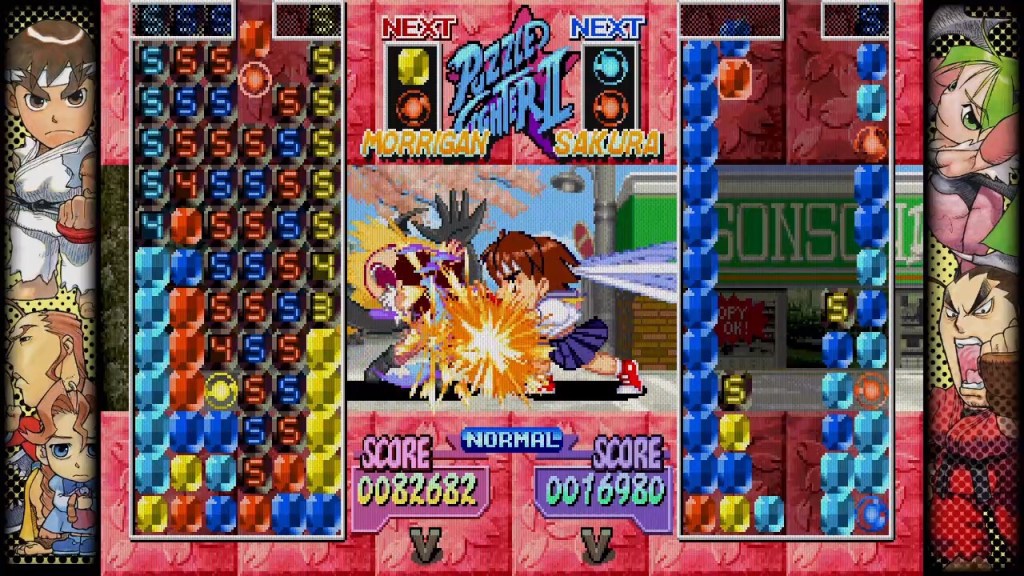The height and width of the screenshot is (576, 1024).
Task: Select Morrigan's NEXT gem preview
Action: coord(412,84)
